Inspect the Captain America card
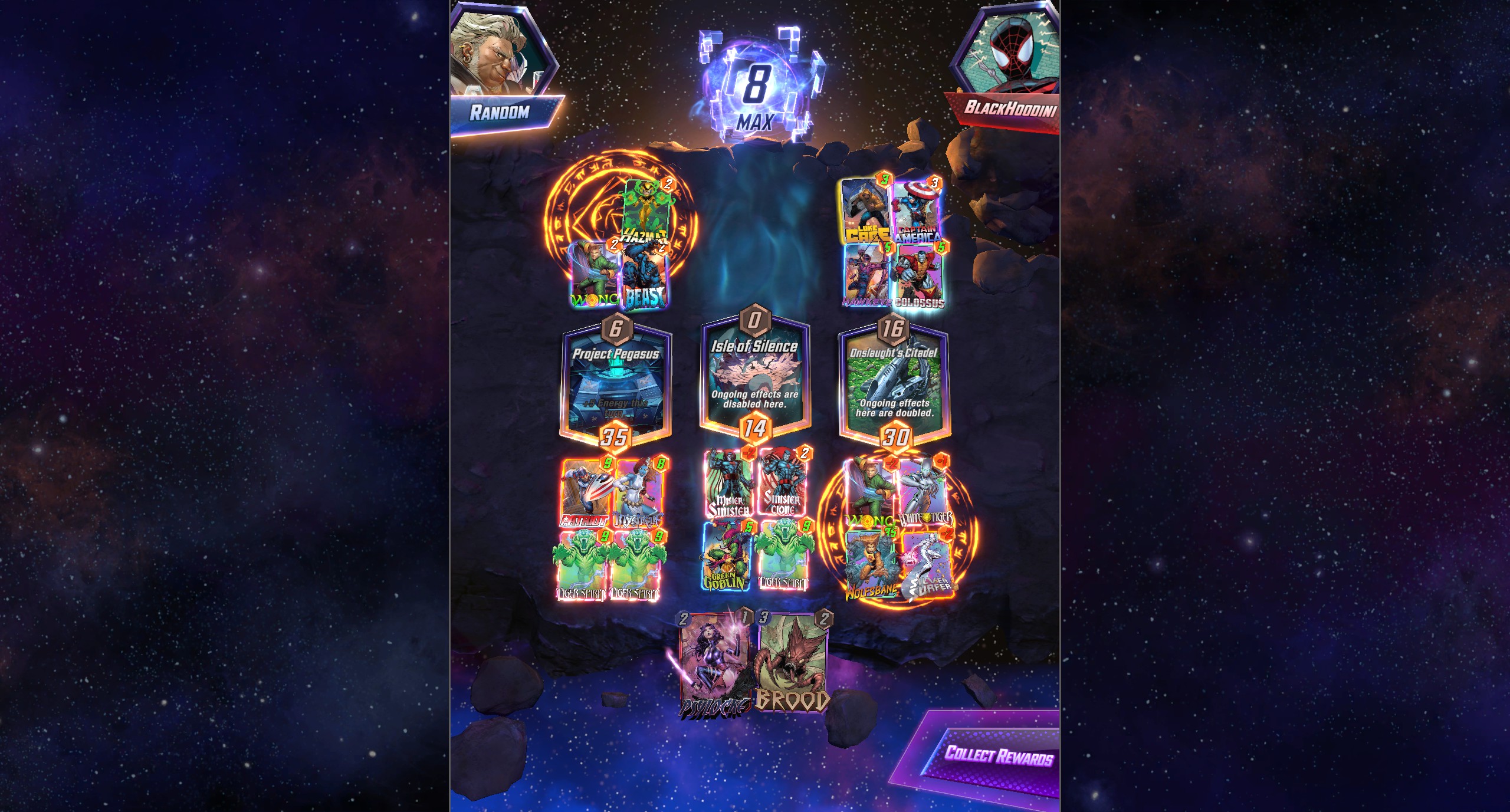The height and width of the screenshot is (812, 1510). point(917,212)
